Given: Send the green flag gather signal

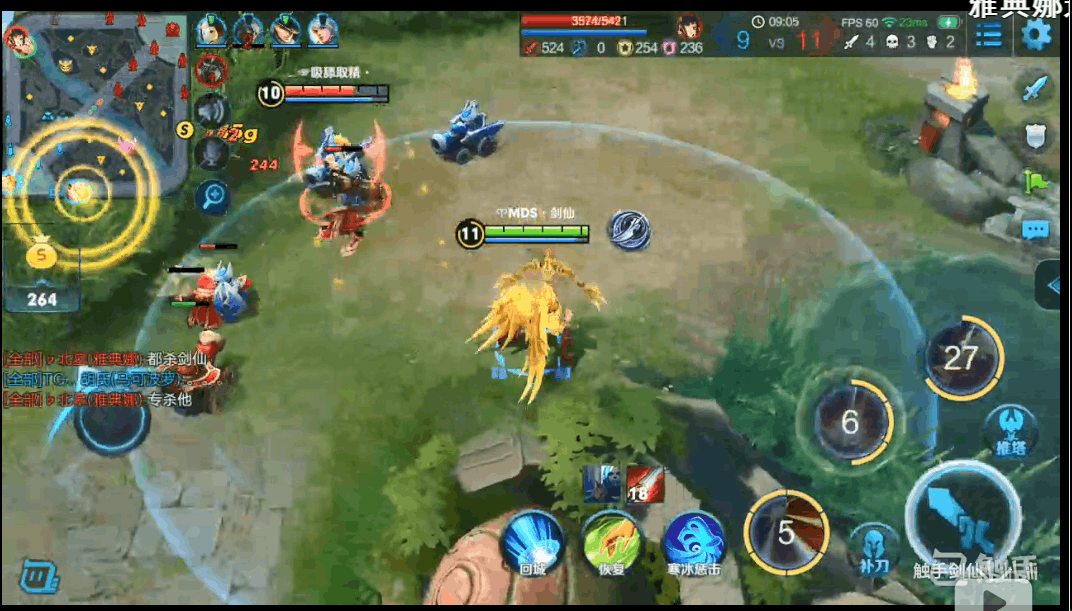Looking at the screenshot, I should tap(1036, 183).
